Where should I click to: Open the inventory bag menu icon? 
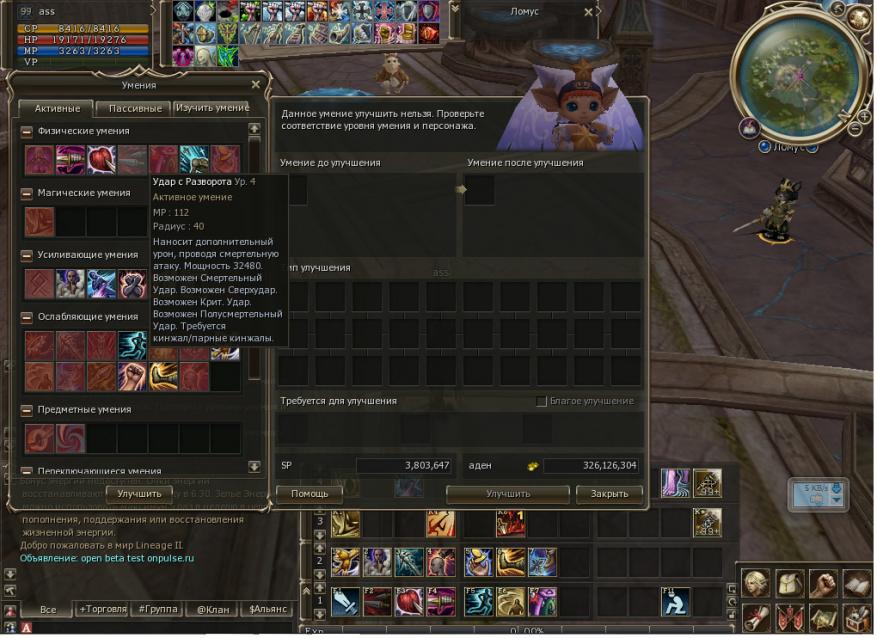point(788,583)
